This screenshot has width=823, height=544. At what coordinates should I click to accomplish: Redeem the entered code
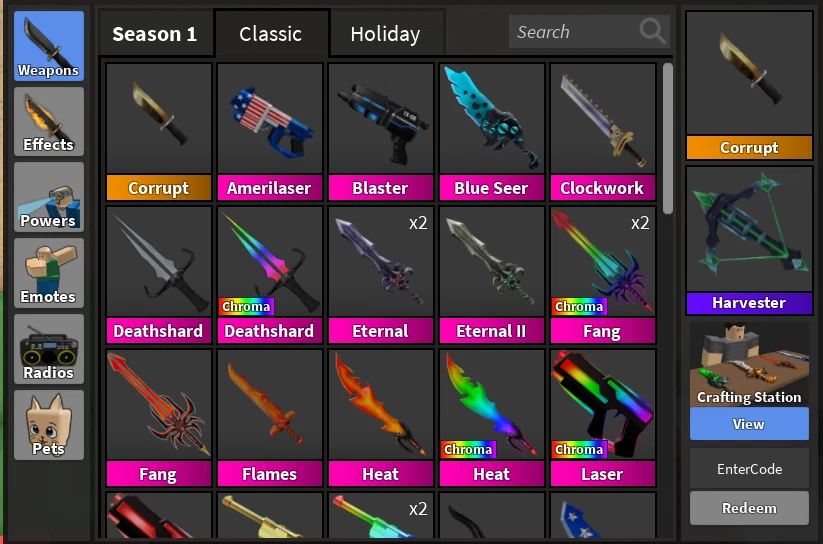tap(749, 508)
